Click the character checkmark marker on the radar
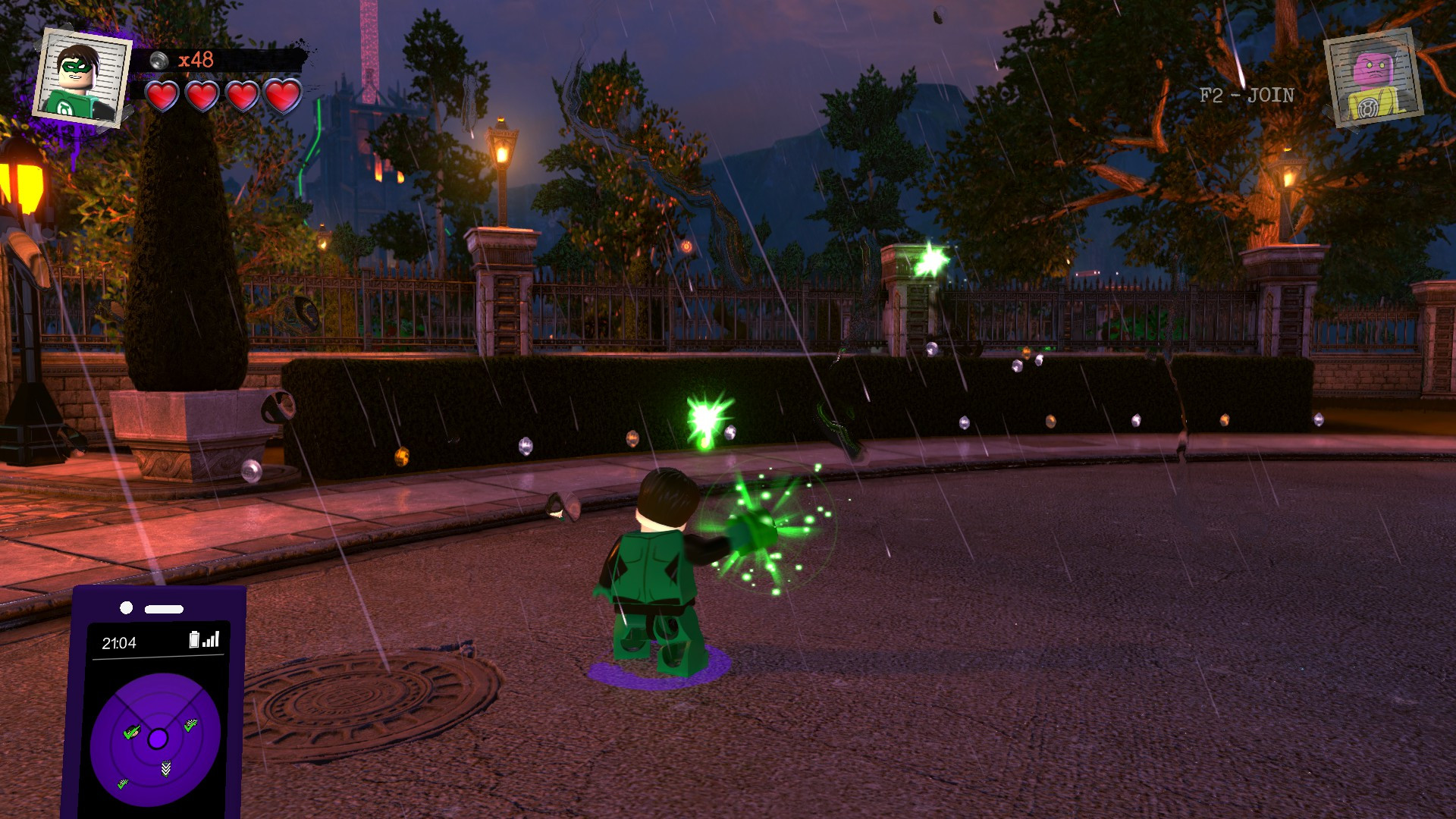The image size is (1456, 819). point(131,732)
